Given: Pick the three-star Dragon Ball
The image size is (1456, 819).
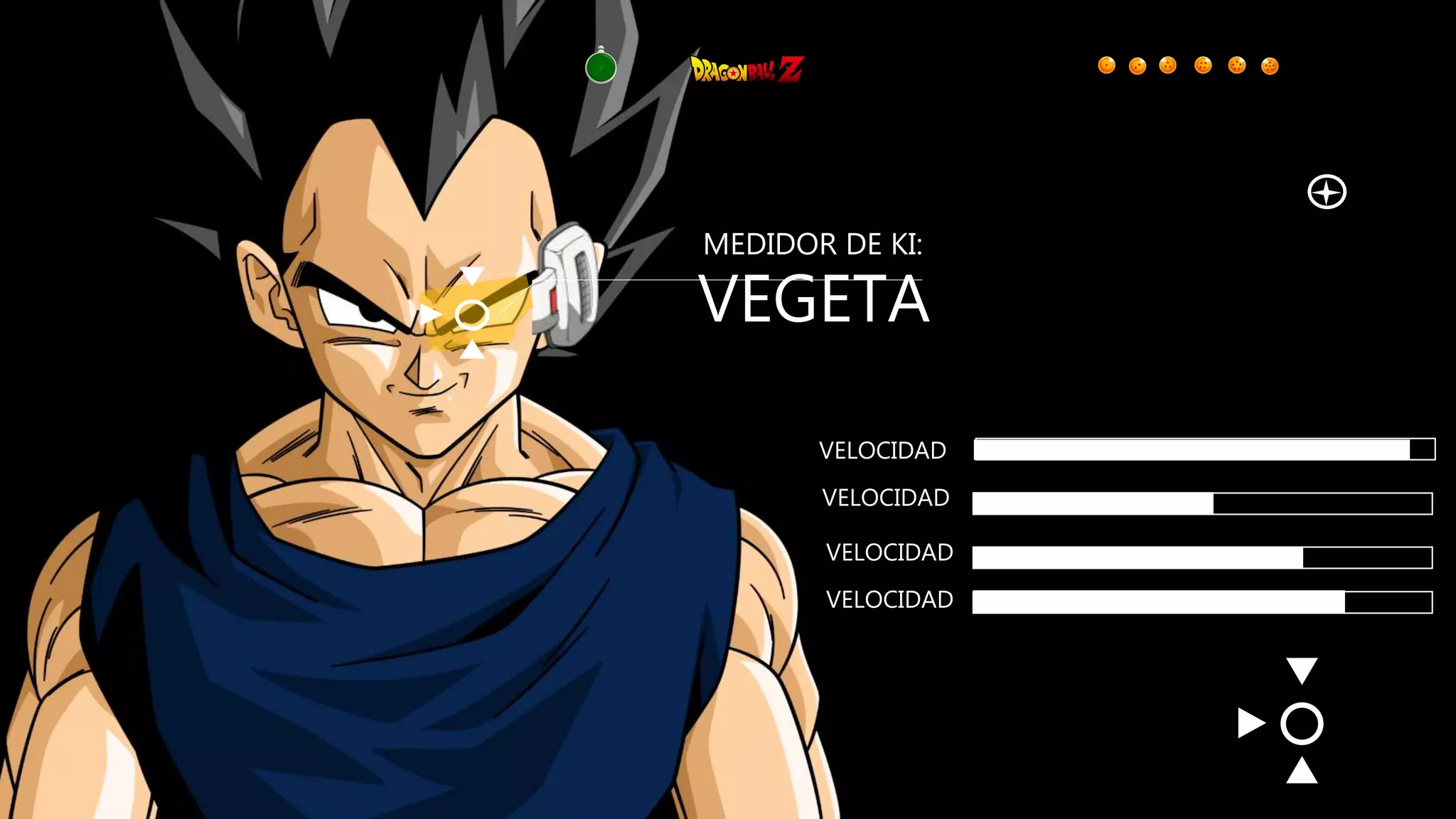Looking at the screenshot, I should pos(1168,65).
